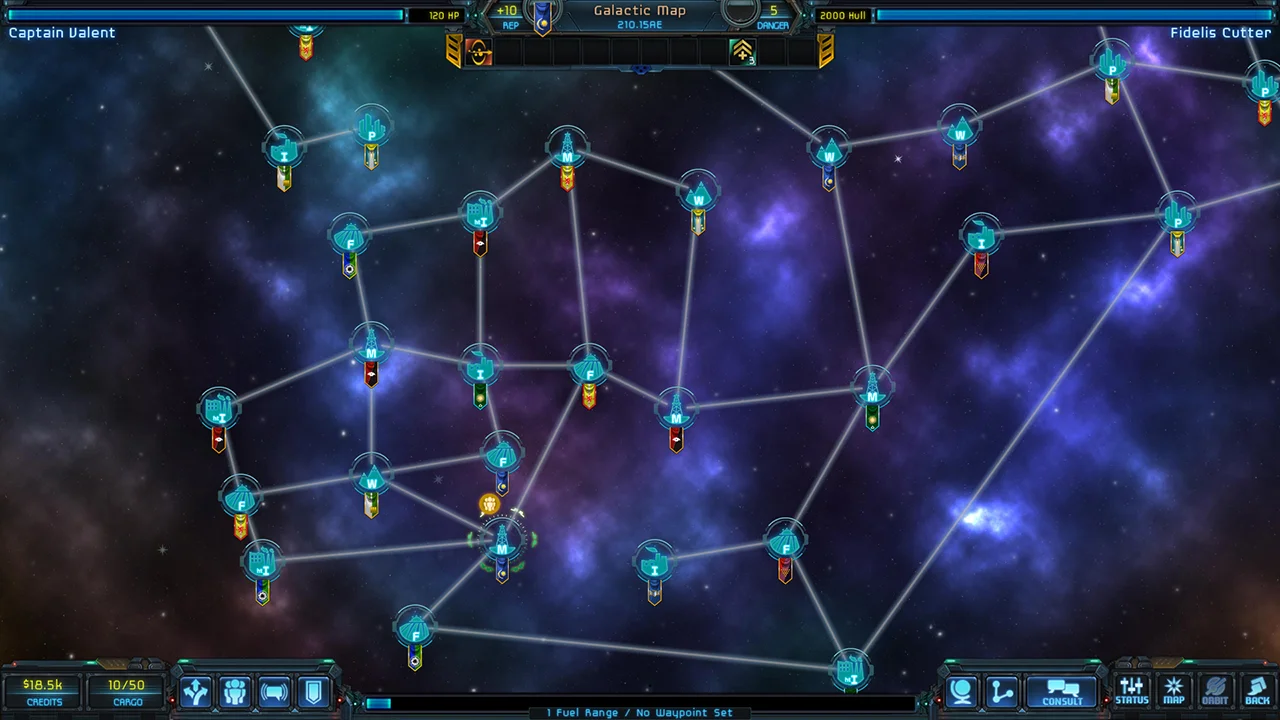Open the Status screen
Screen dimensions: 1280x720
pyautogui.click(x=1132, y=691)
